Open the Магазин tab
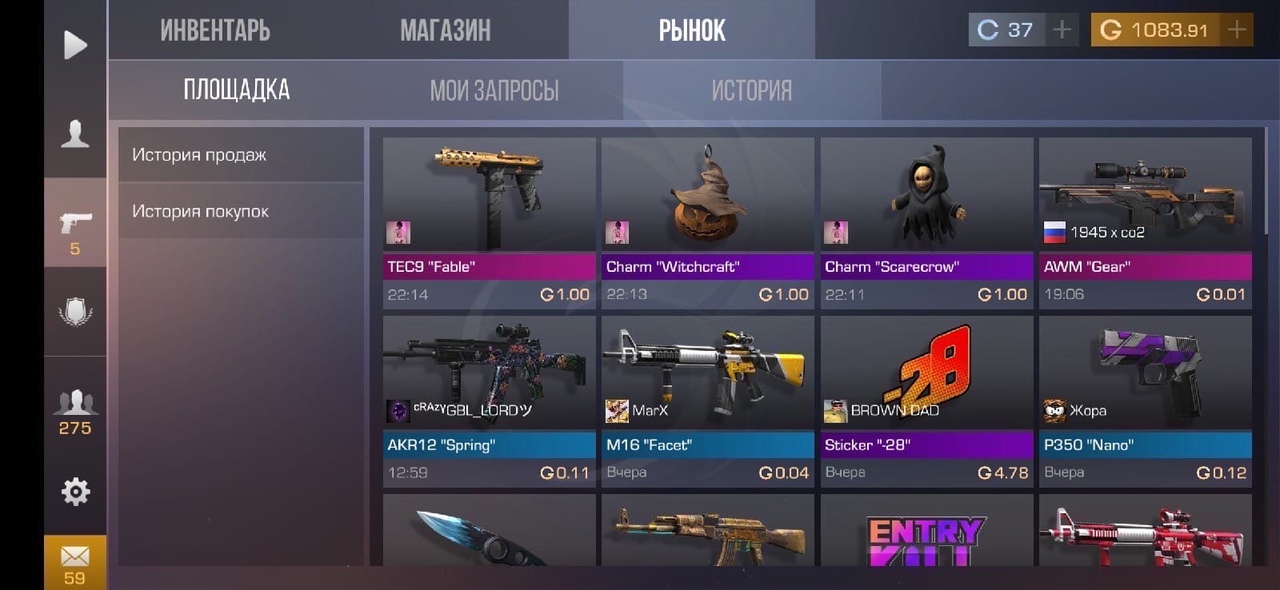The image size is (1280, 590). 445,30
